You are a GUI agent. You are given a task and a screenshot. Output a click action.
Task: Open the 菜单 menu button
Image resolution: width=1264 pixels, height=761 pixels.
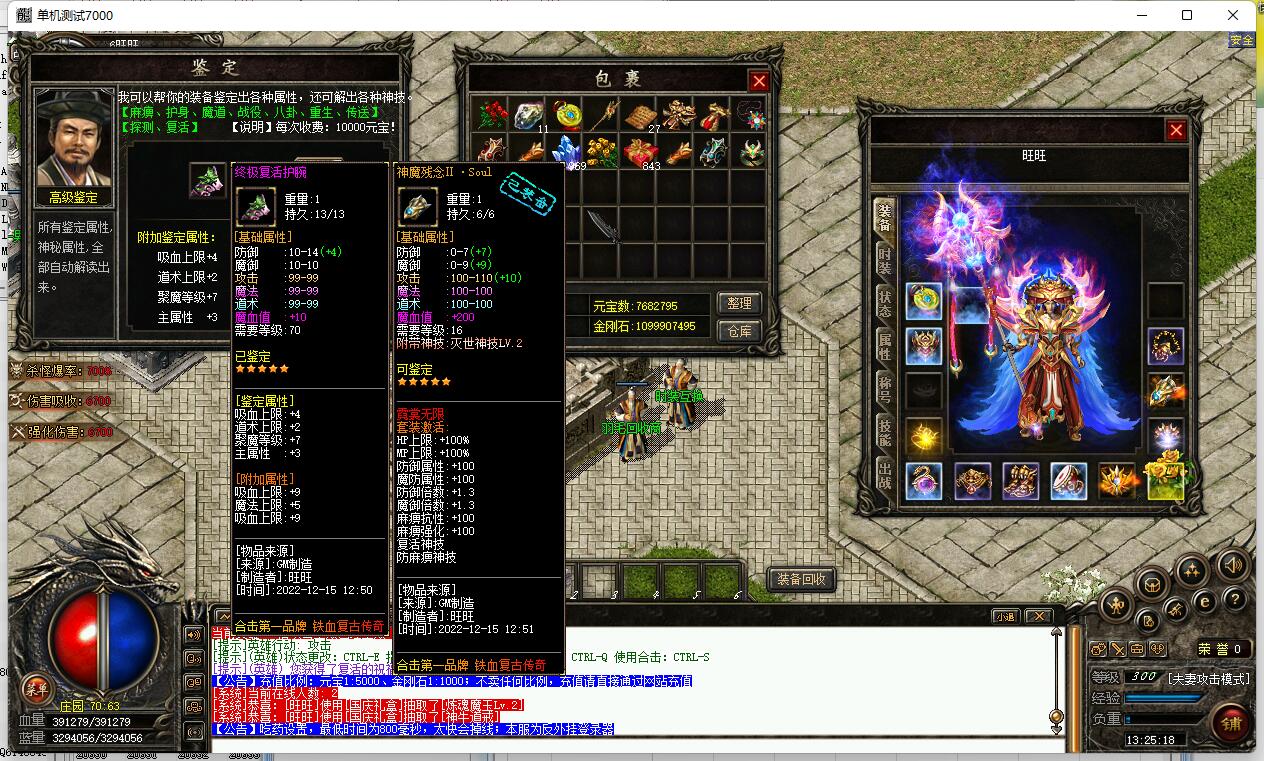coord(37,688)
